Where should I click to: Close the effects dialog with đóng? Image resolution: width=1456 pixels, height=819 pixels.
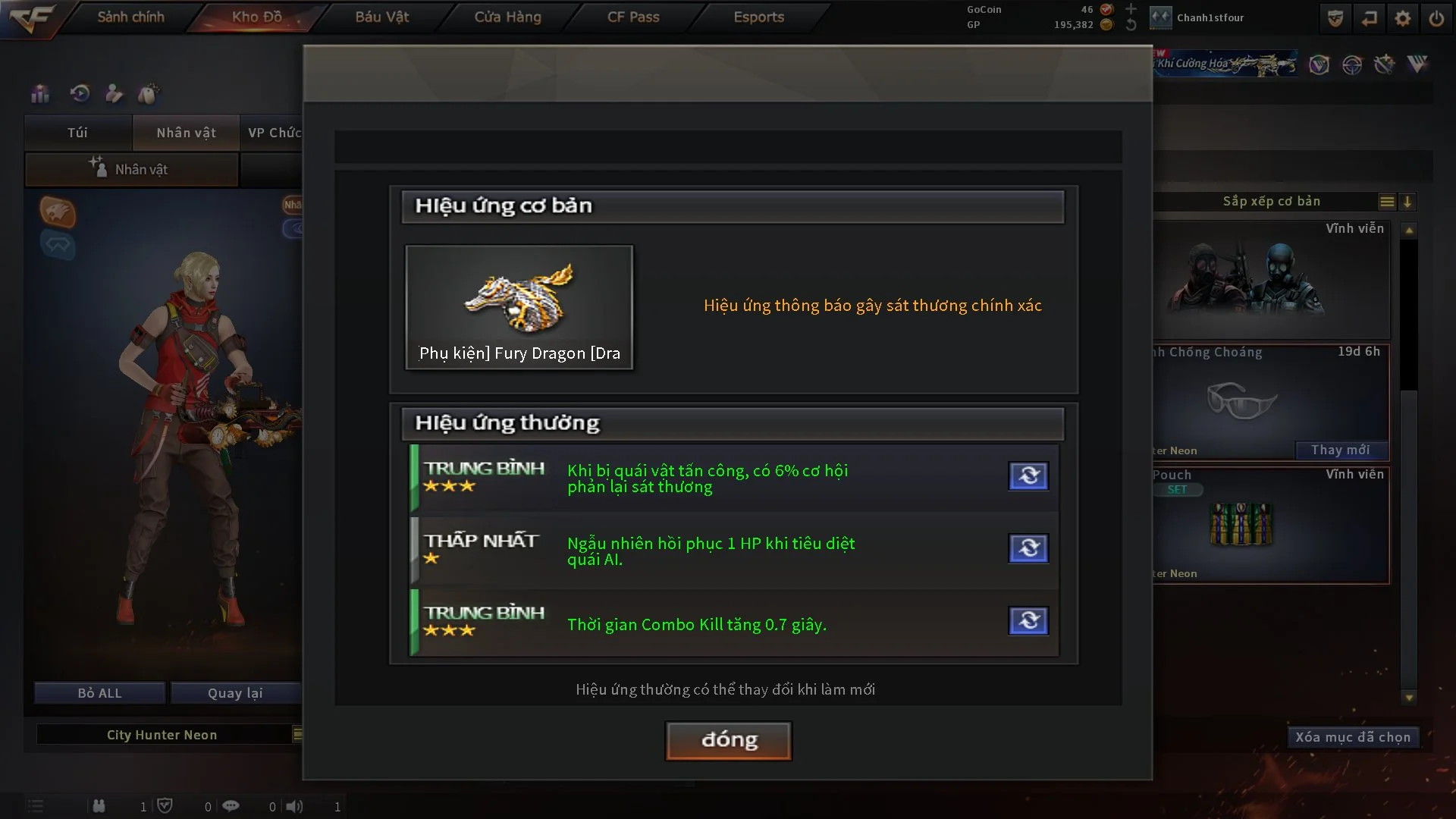(728, 740)
